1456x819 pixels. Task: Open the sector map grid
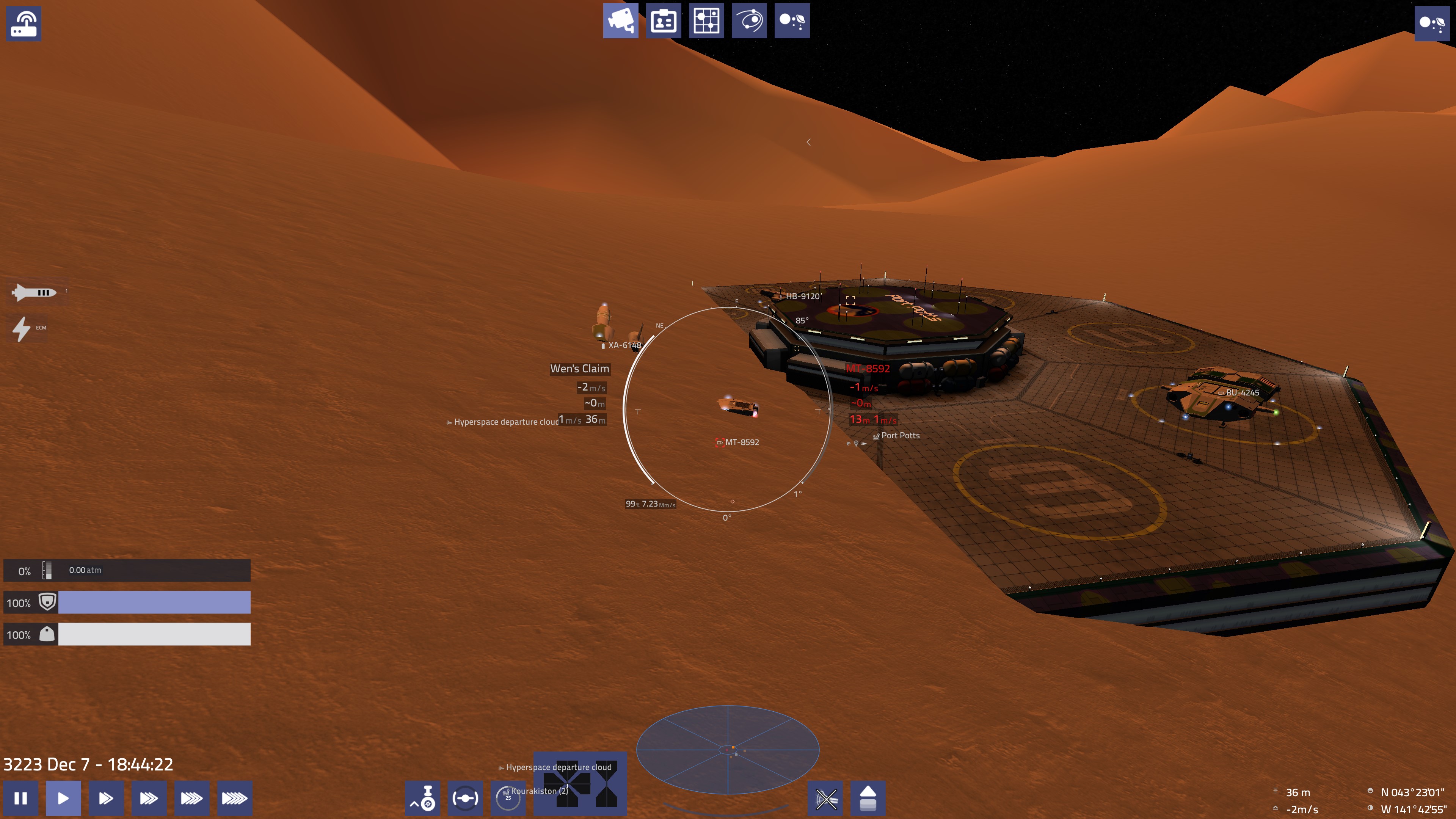coord(706,21)
